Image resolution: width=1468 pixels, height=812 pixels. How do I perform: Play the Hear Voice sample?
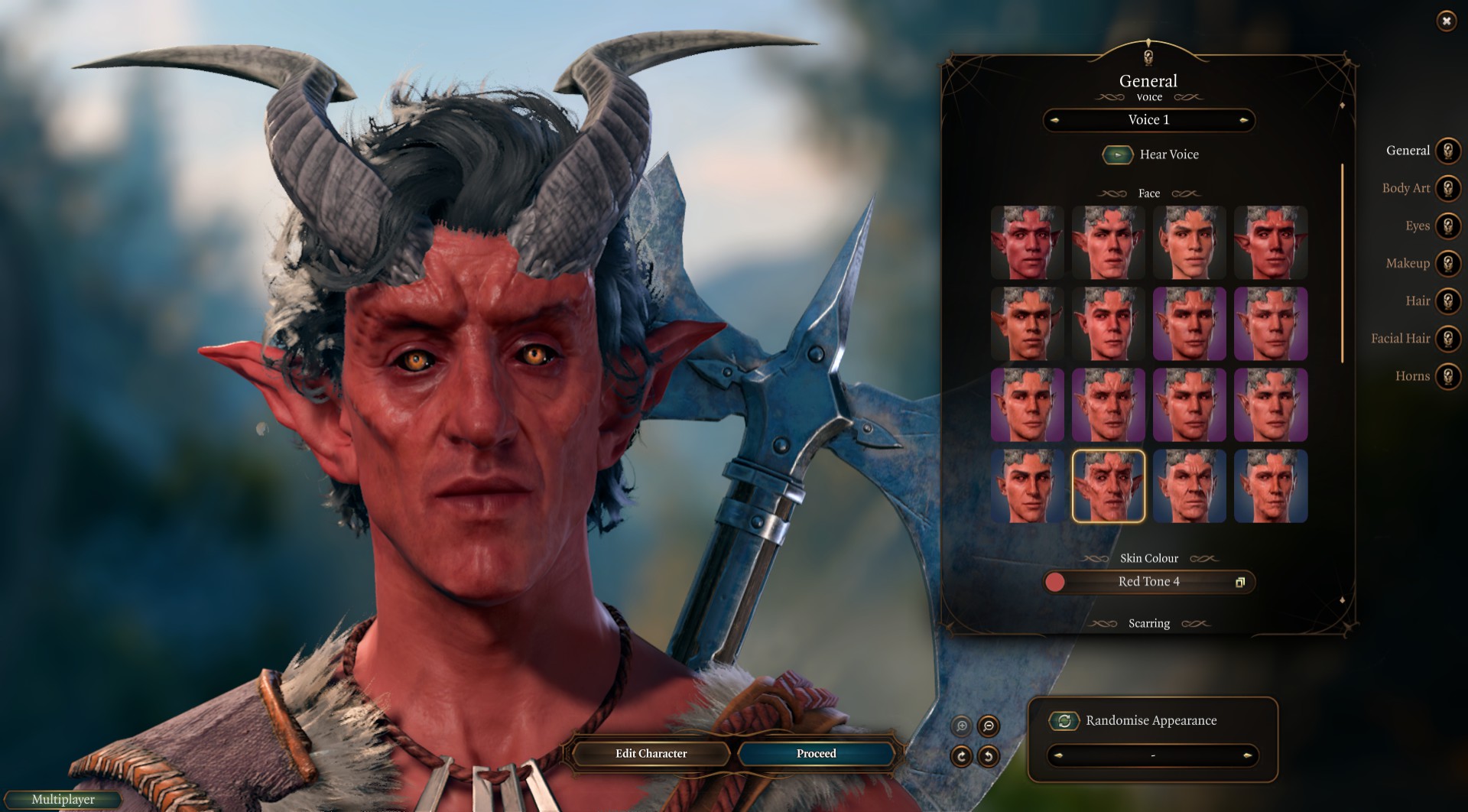coord(1117,154)
